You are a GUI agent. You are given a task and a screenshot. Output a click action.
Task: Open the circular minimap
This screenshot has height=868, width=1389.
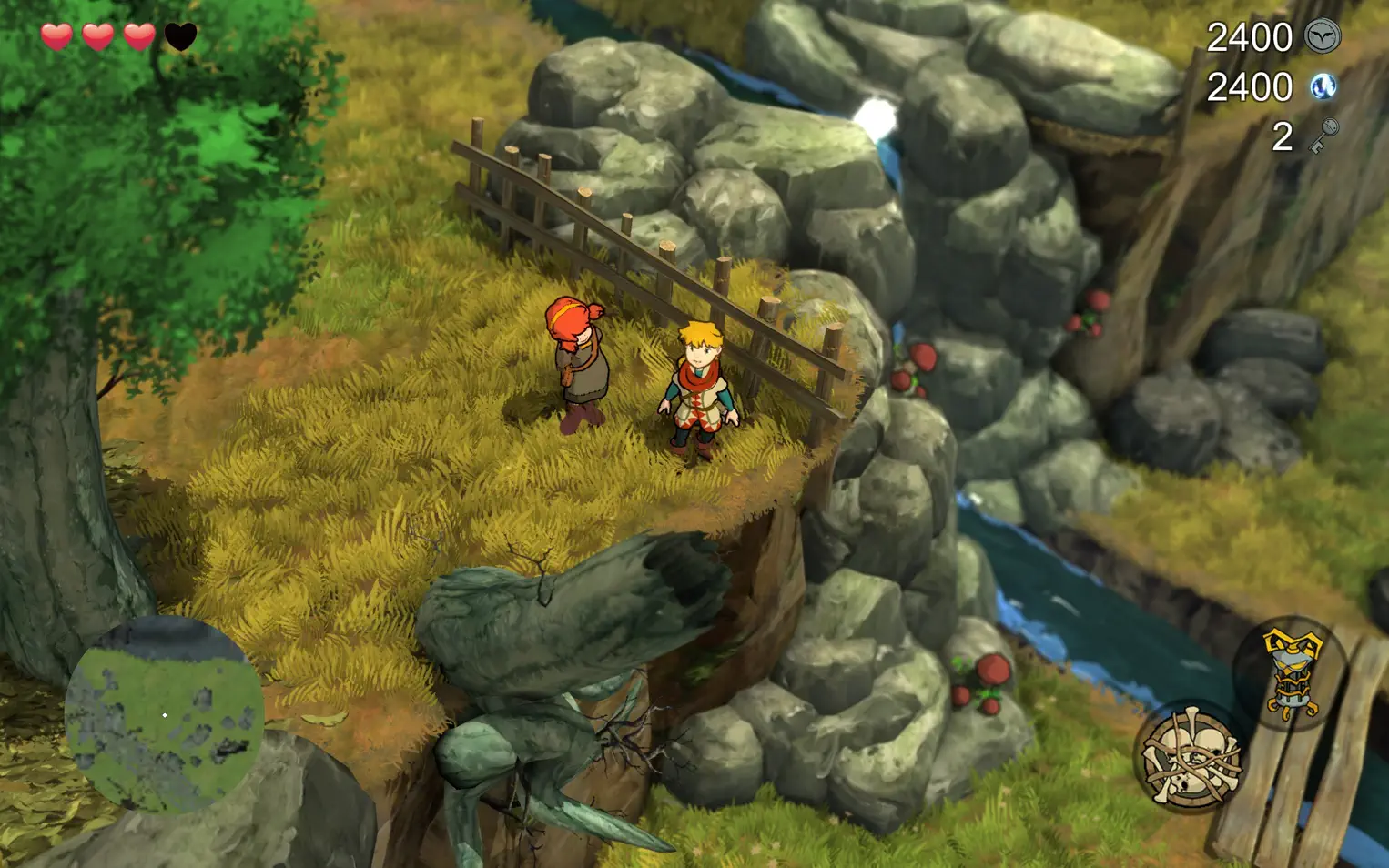coord(164,714)
